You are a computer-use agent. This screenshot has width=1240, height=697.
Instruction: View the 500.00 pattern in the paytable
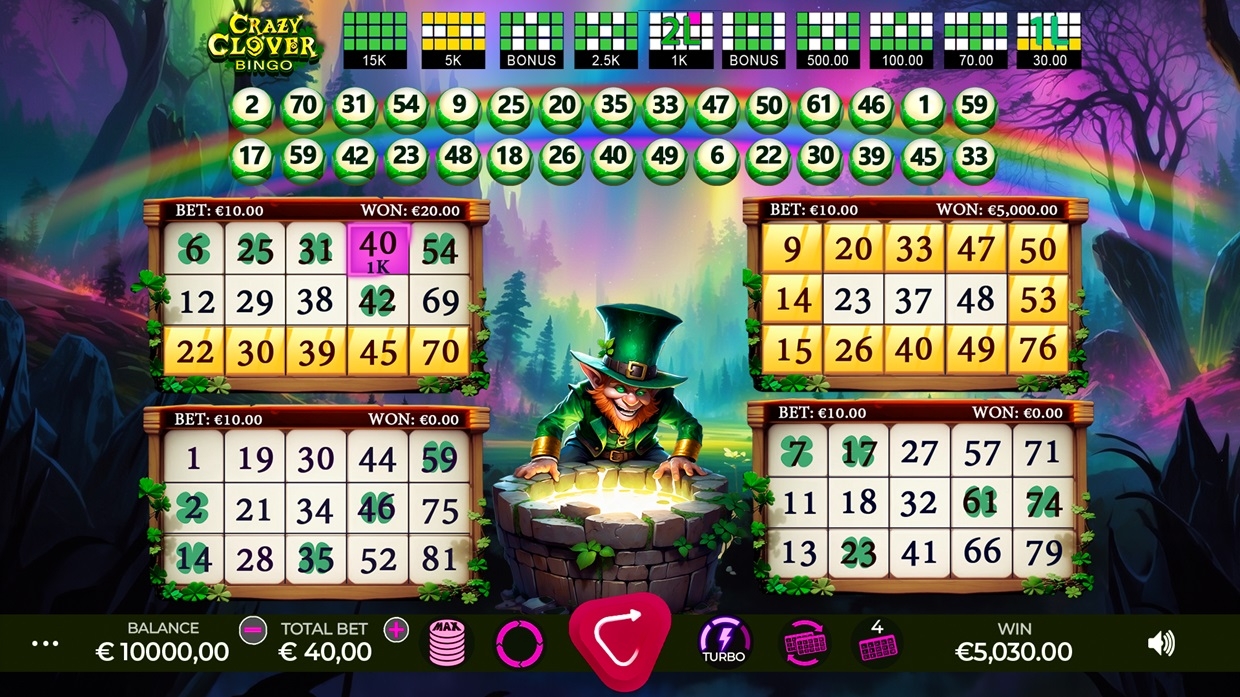coord(828,40)
